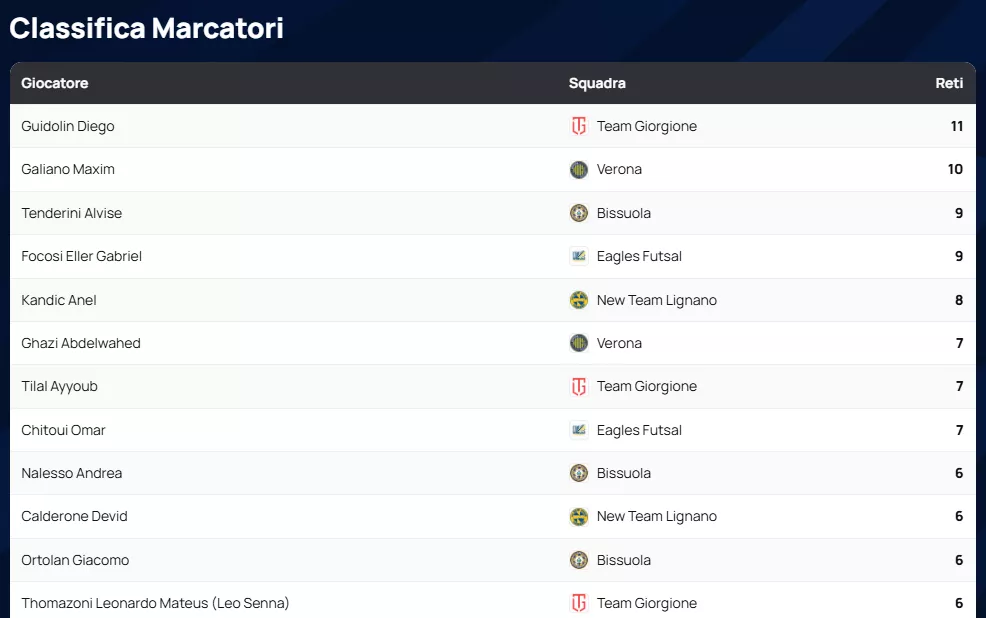This screenshot has width=986, height=618.
Task: Select the Ortolan Giacomo player row
Action: (x=75, y=560)
